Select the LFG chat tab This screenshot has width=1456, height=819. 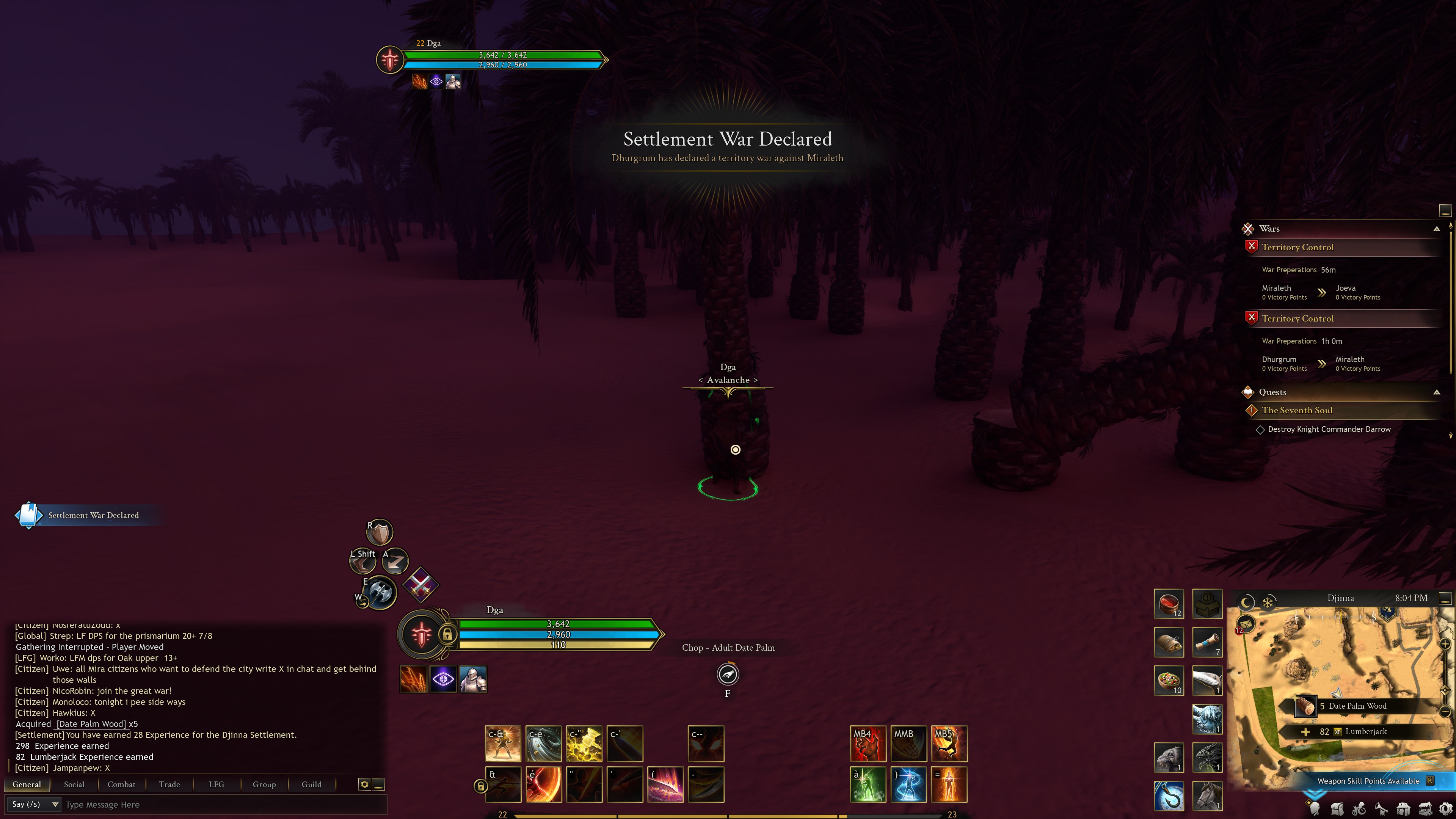tap(217, 784)
